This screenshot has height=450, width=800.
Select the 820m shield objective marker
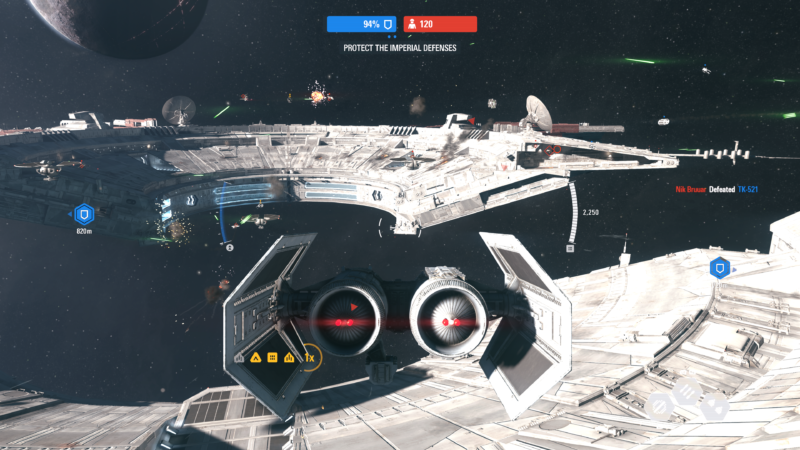(x=84, y=213)
